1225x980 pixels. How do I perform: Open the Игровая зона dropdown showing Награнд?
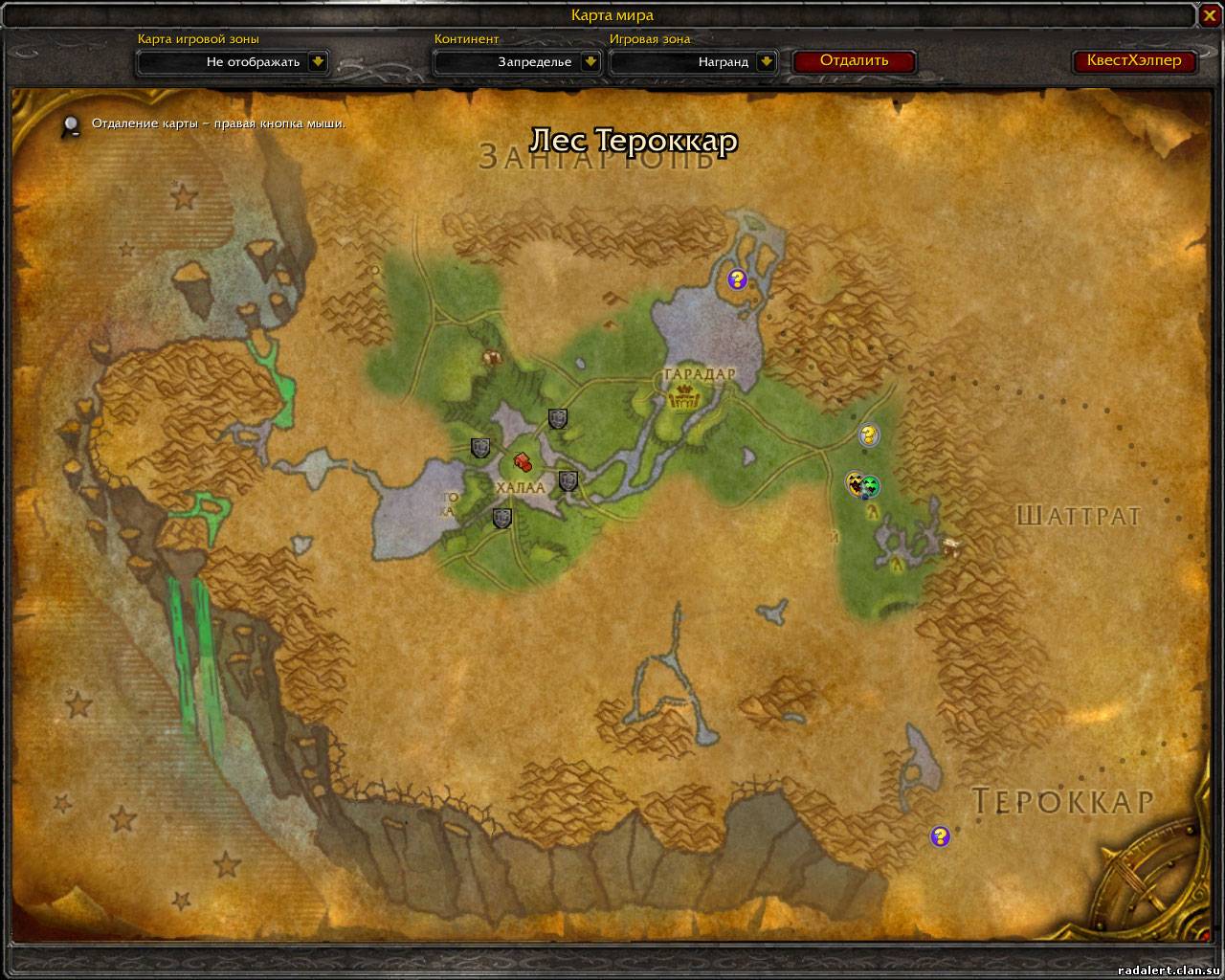(767, 62)
